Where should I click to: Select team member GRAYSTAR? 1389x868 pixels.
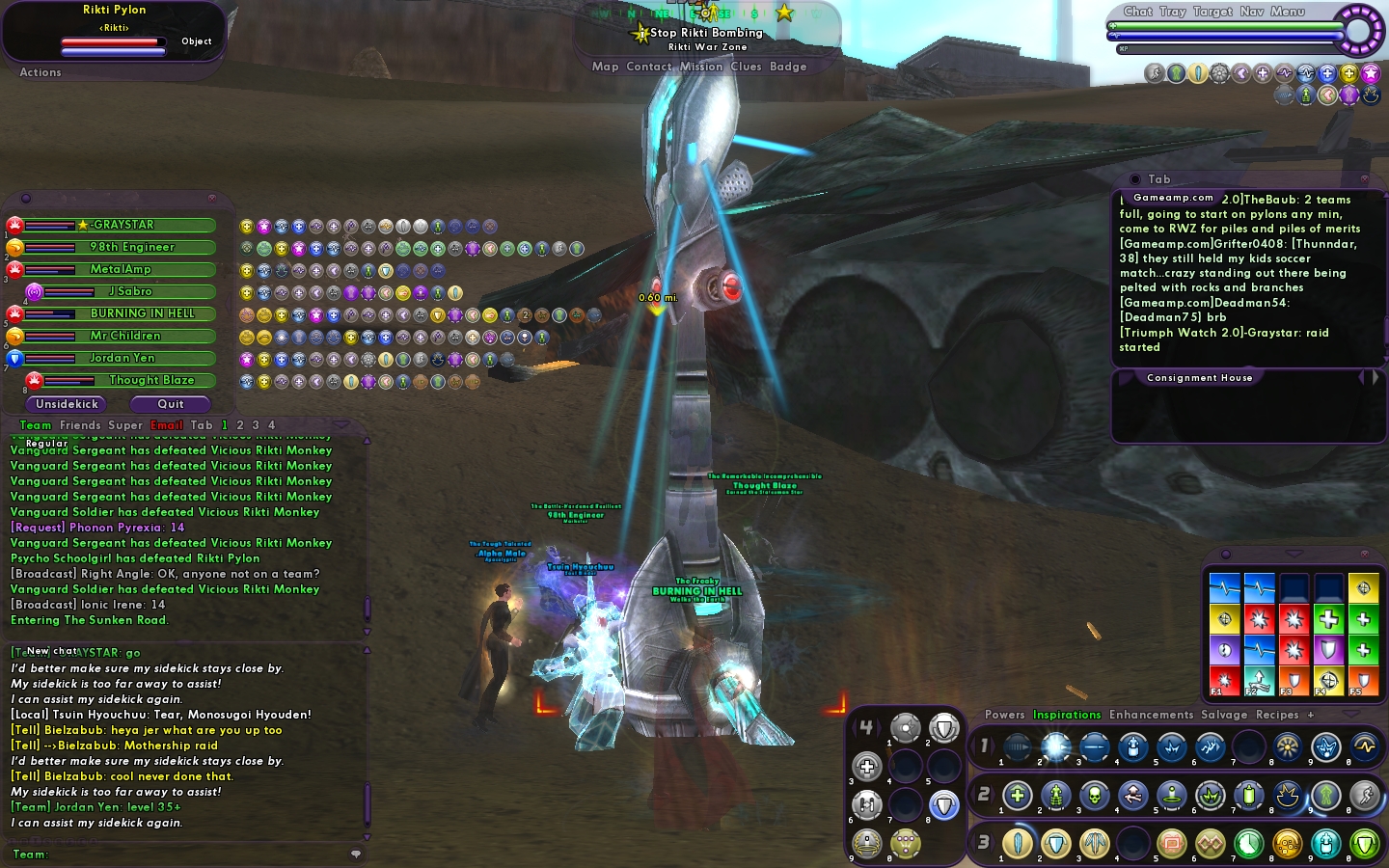click(123, 225)
